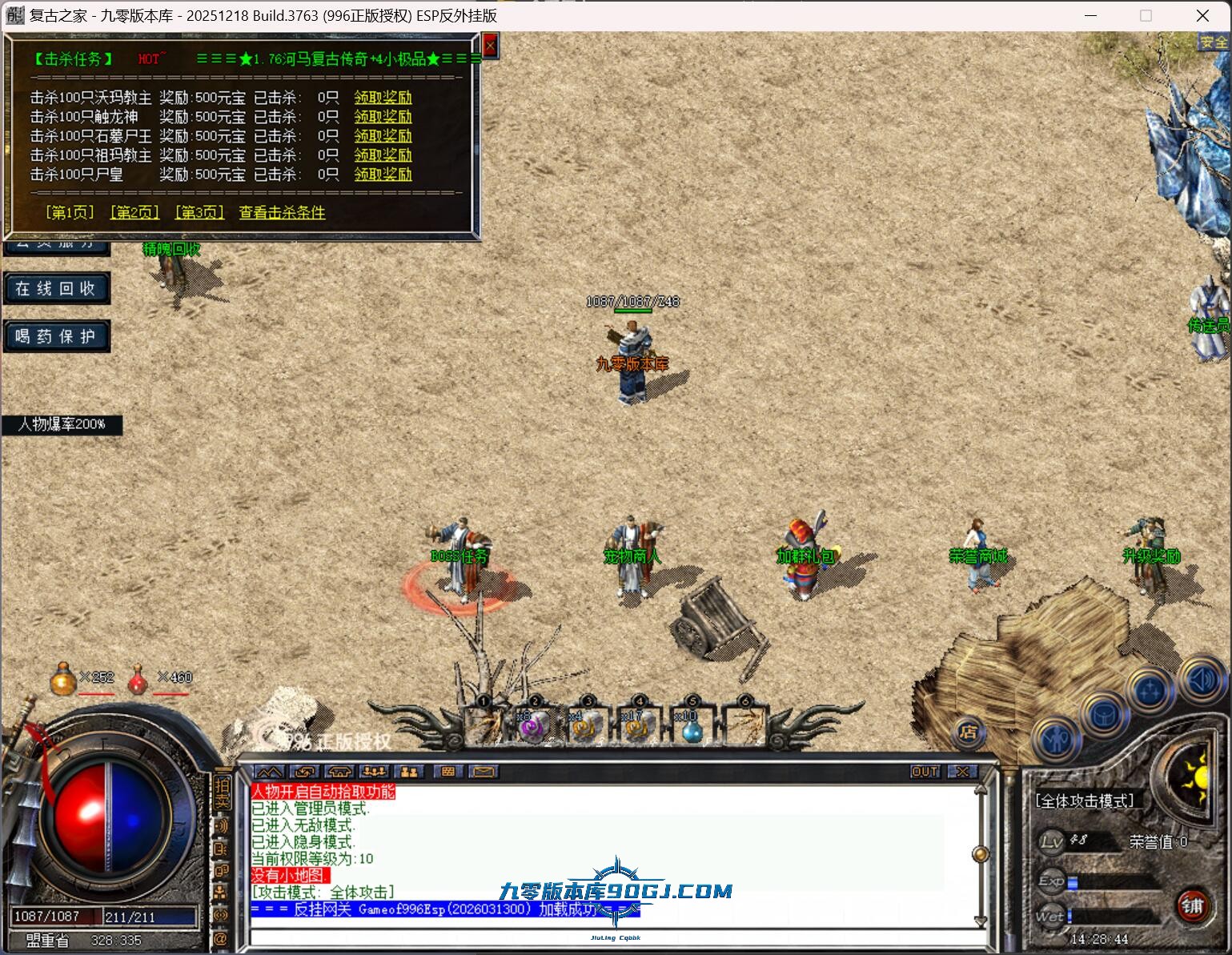Open the bag inventory round icon
Screen dimensions: 1232x955
tap(1103, 715)
